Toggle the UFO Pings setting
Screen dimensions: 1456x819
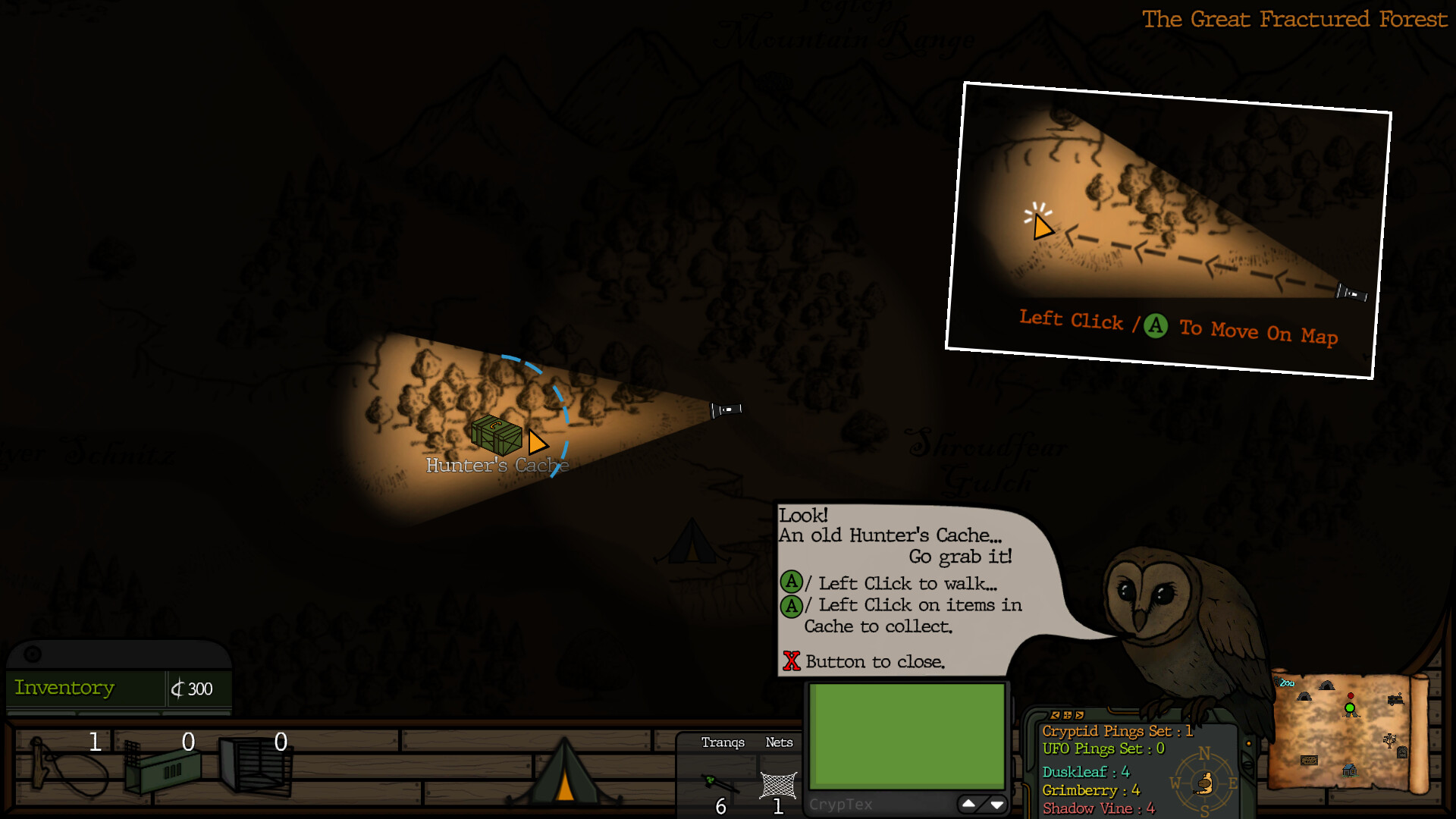pos(1104,748)
